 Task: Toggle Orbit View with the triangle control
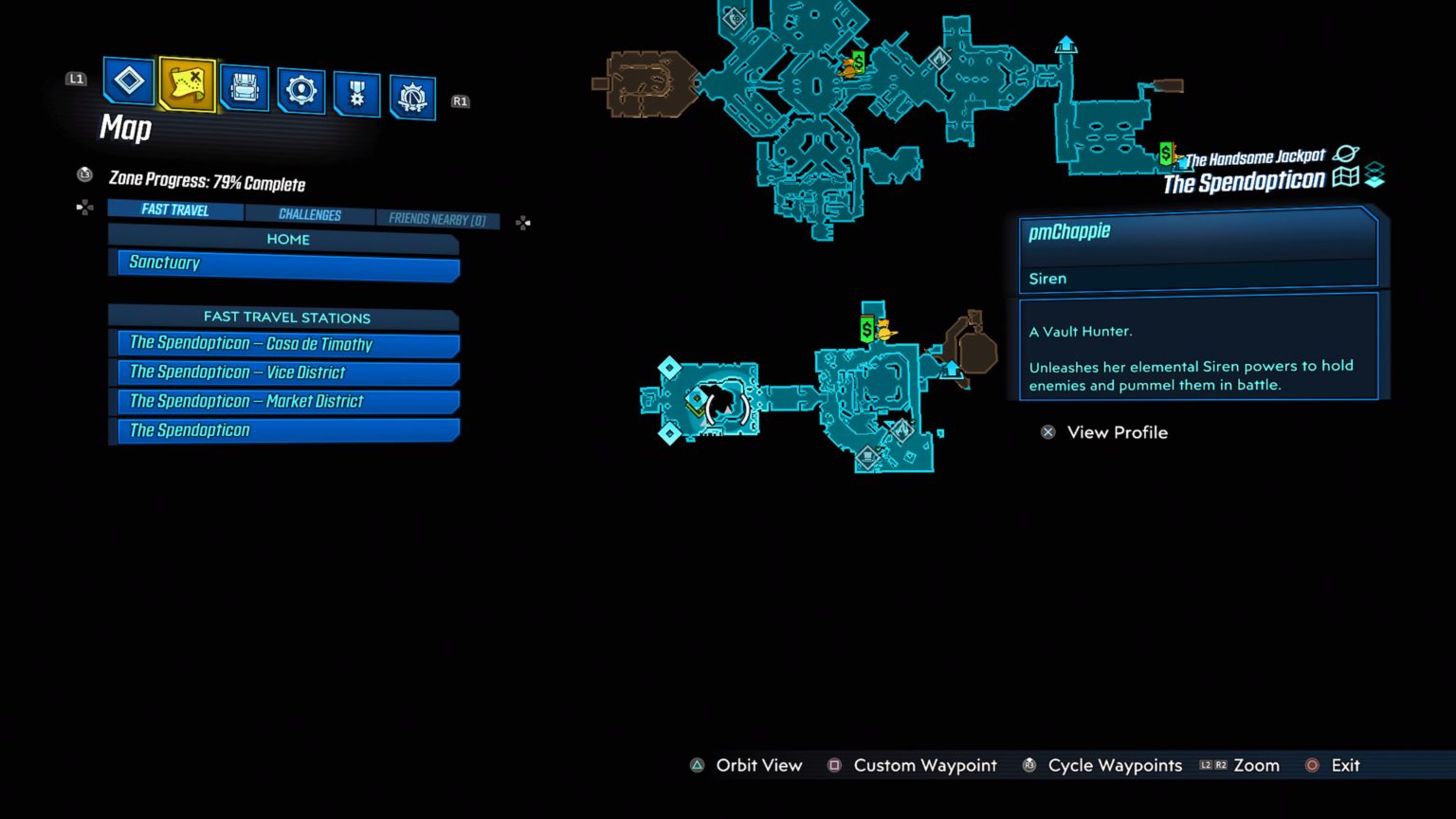tap(698, 765)
